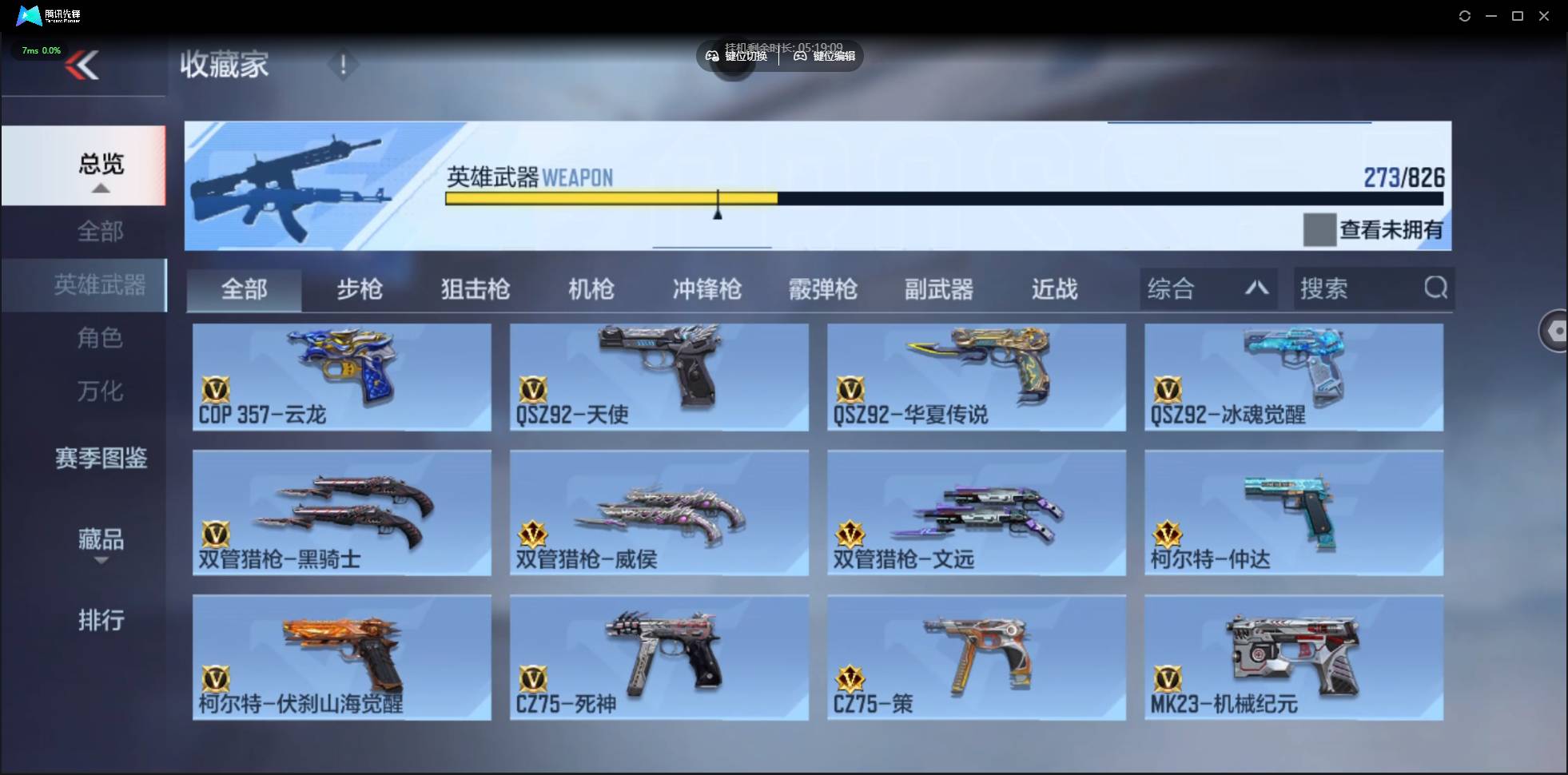This screenshot has width=1568, height=775.
Task: Open the 排行 section
Action: (101, 622)
